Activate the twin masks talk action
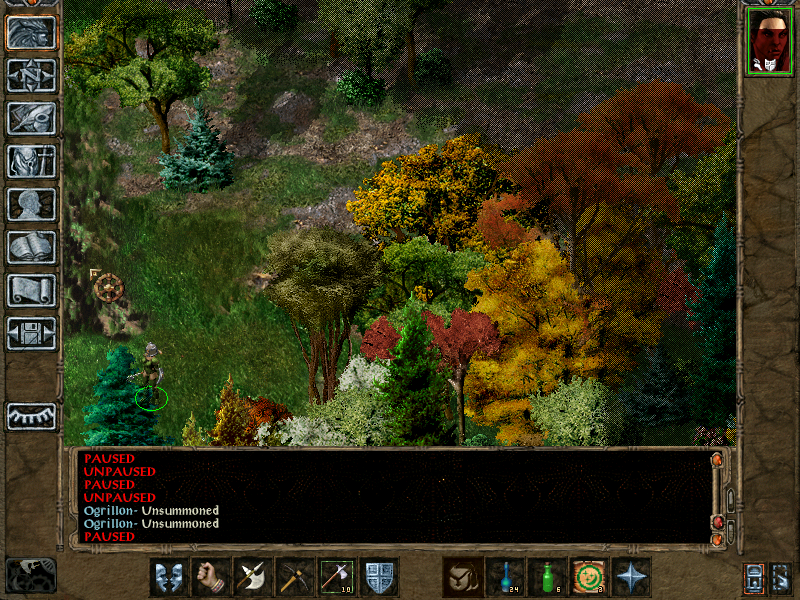 168,577
